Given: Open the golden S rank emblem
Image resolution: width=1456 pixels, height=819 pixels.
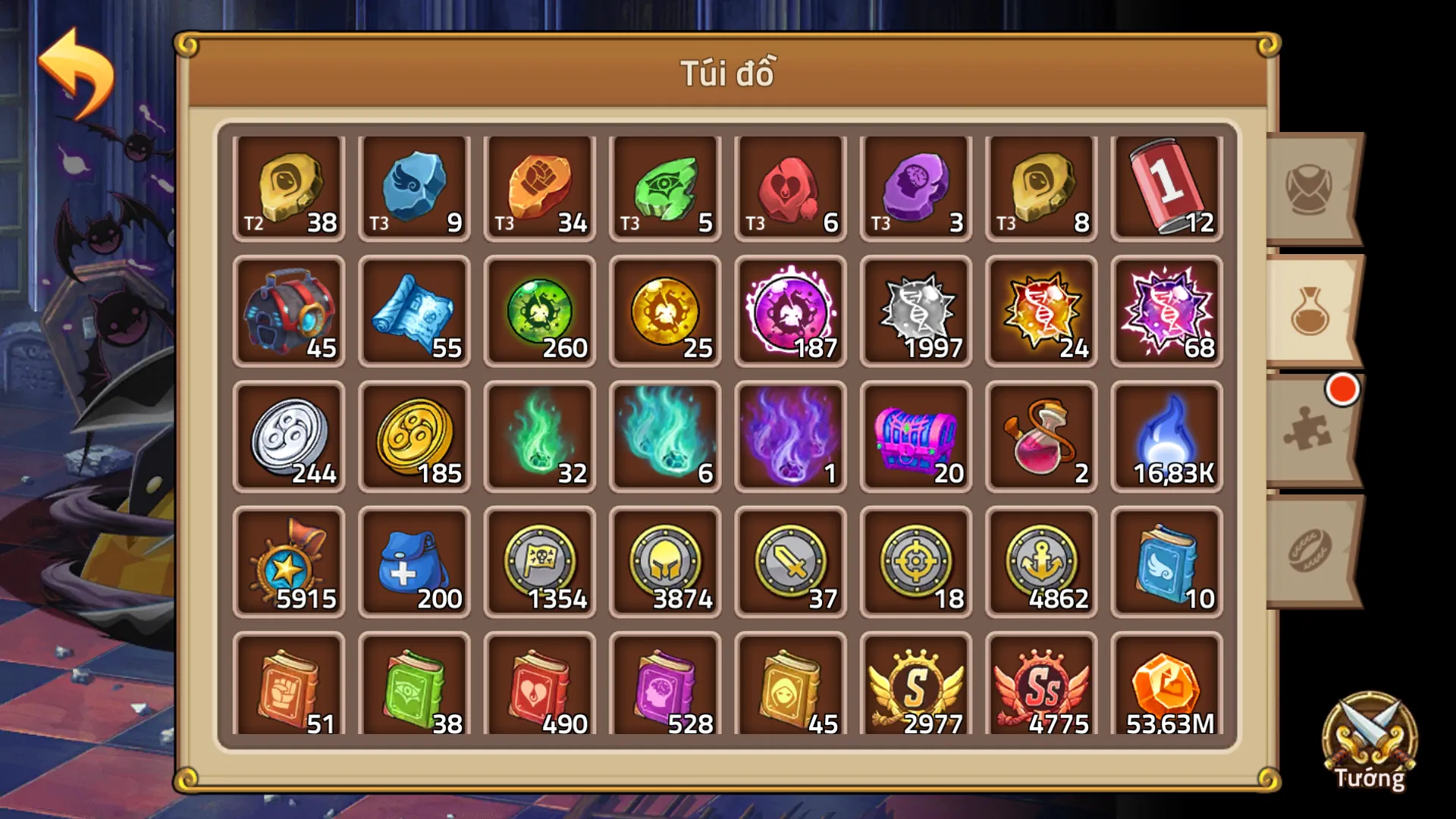Looking at the screenshot, I should coord(915,686).
